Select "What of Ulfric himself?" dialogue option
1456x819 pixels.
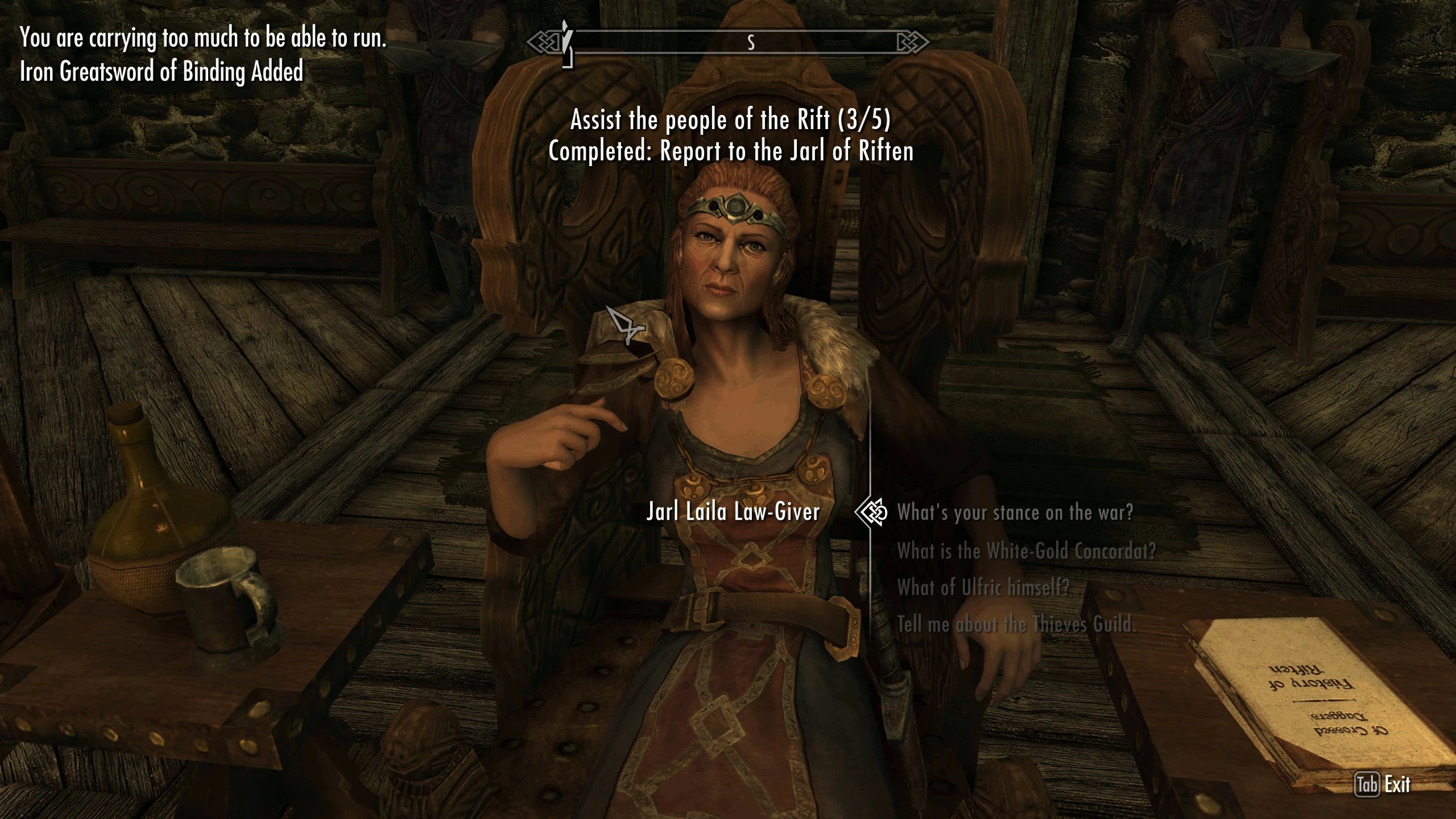(x=983, y=588)
